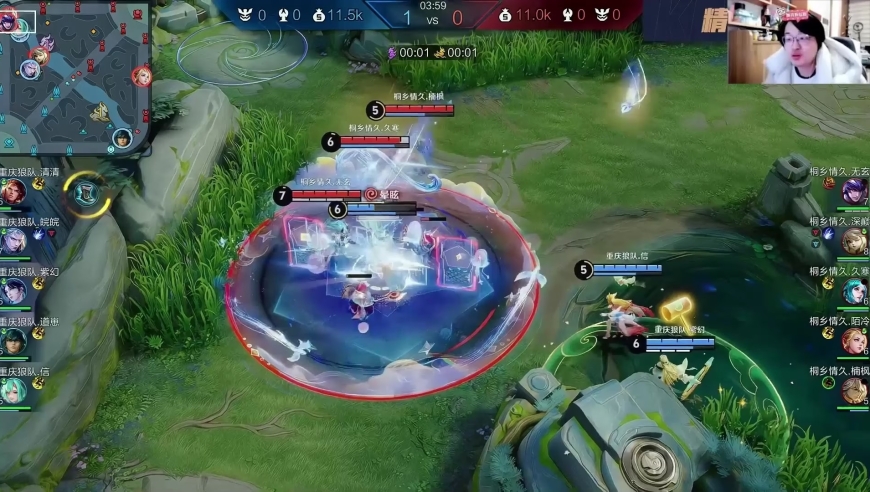Select player 桐乡情久.久寒 from the right list

854,291
